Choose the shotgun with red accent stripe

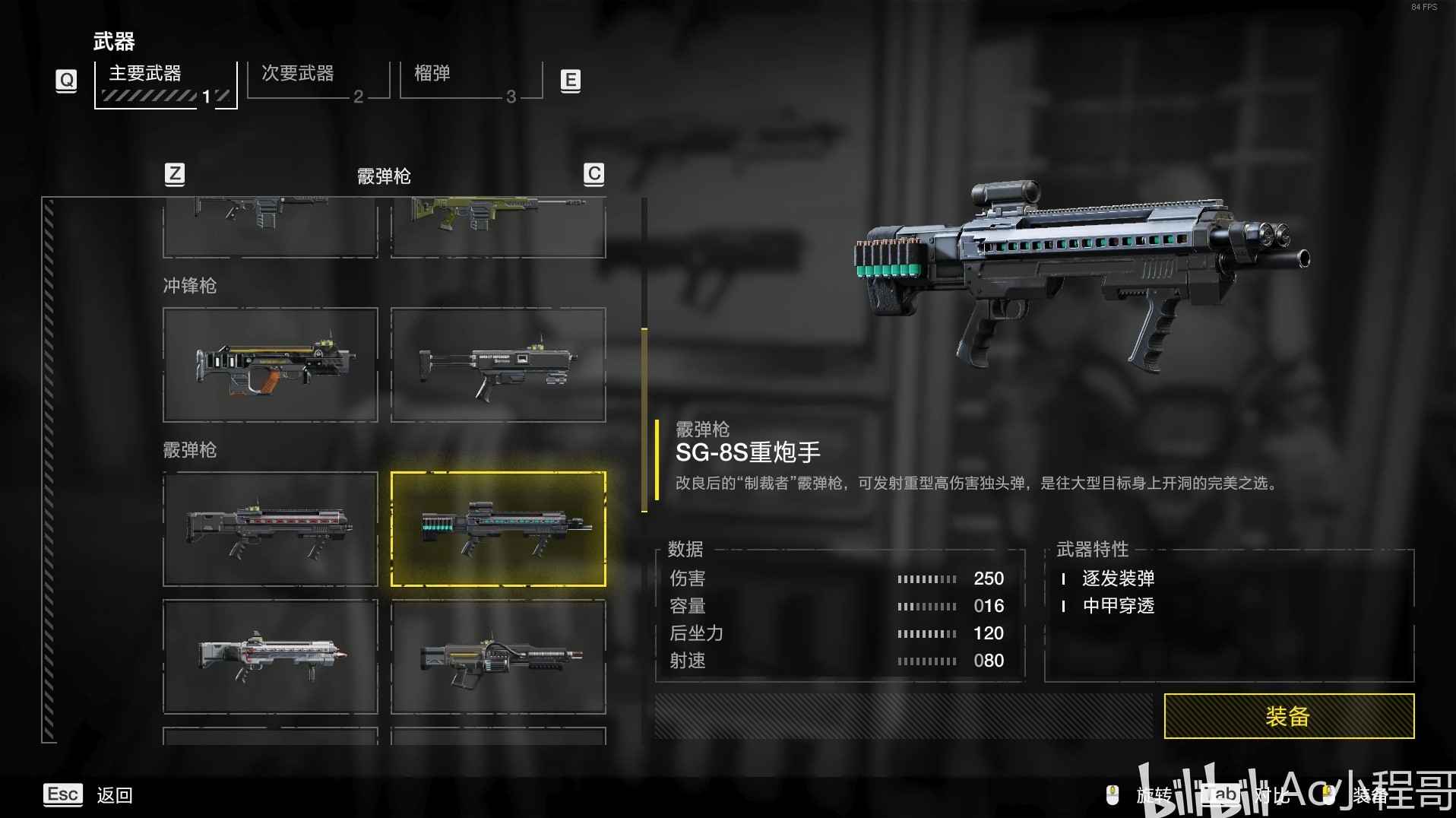click(271, 529)
